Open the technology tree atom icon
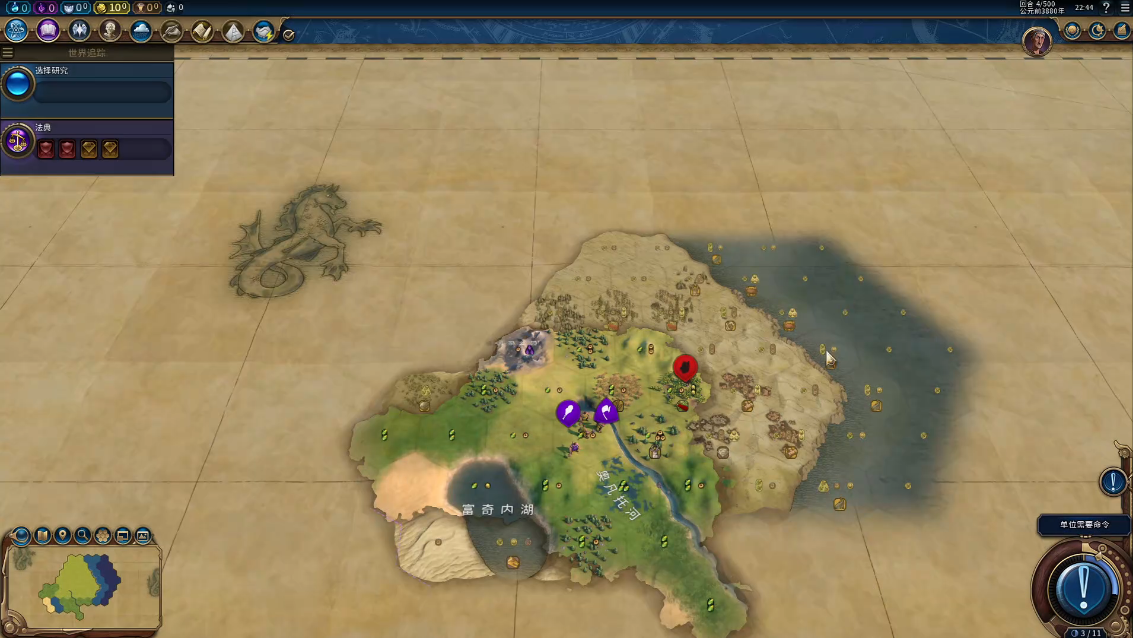 tap(17, 30)
